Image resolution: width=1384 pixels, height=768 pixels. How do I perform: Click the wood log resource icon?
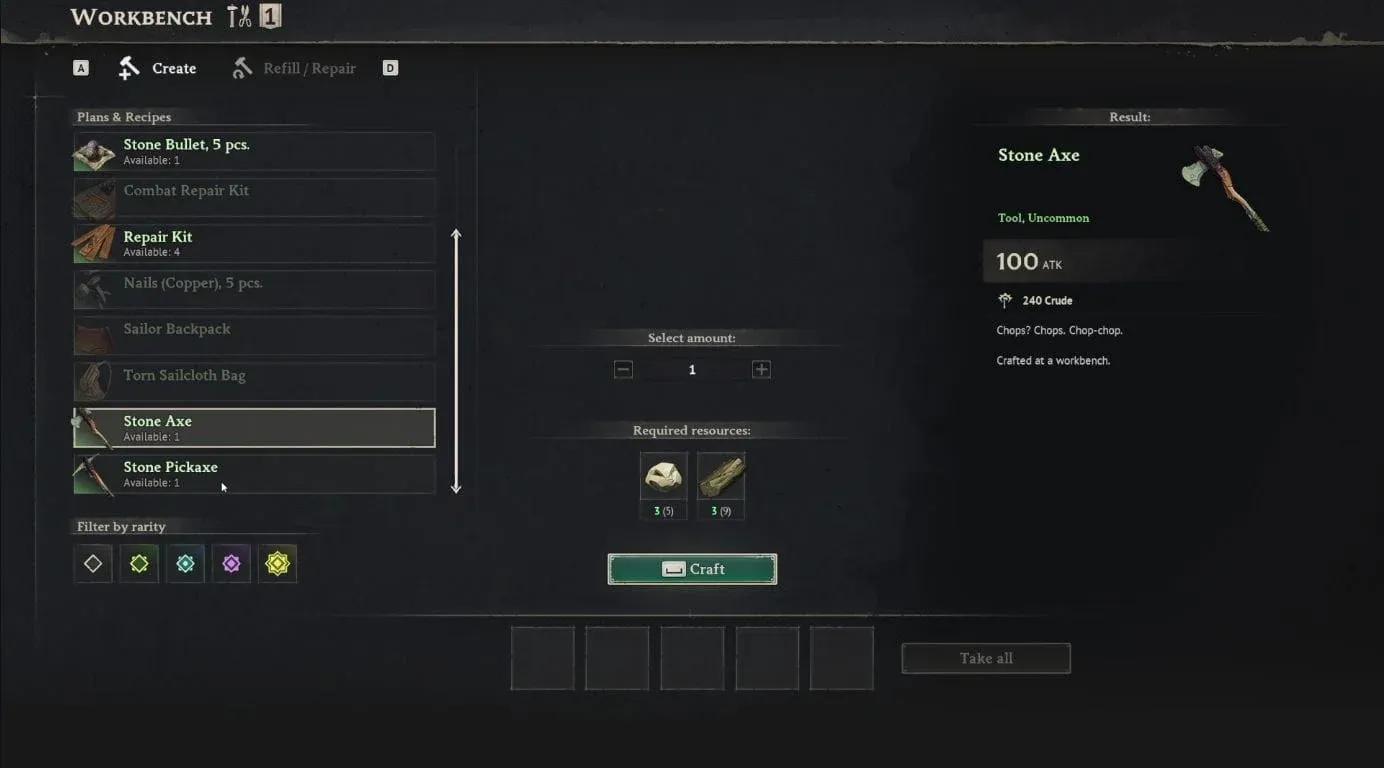721,475
